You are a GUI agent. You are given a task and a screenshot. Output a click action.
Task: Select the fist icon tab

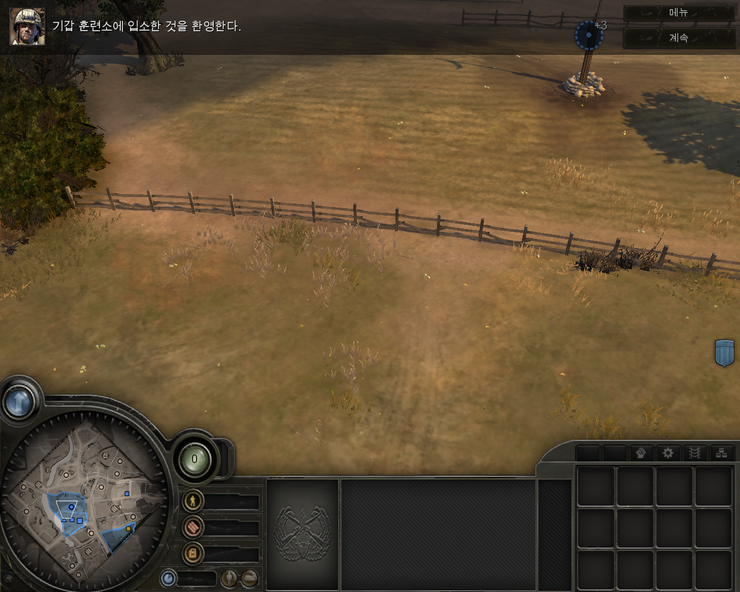(x=642, y=453)
